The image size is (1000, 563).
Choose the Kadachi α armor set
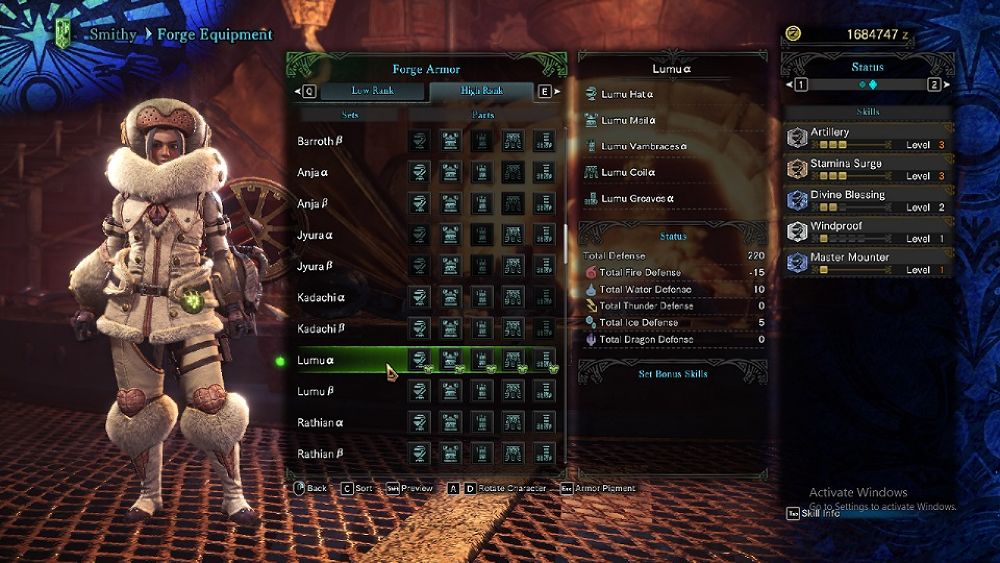[x=321, y=298]
